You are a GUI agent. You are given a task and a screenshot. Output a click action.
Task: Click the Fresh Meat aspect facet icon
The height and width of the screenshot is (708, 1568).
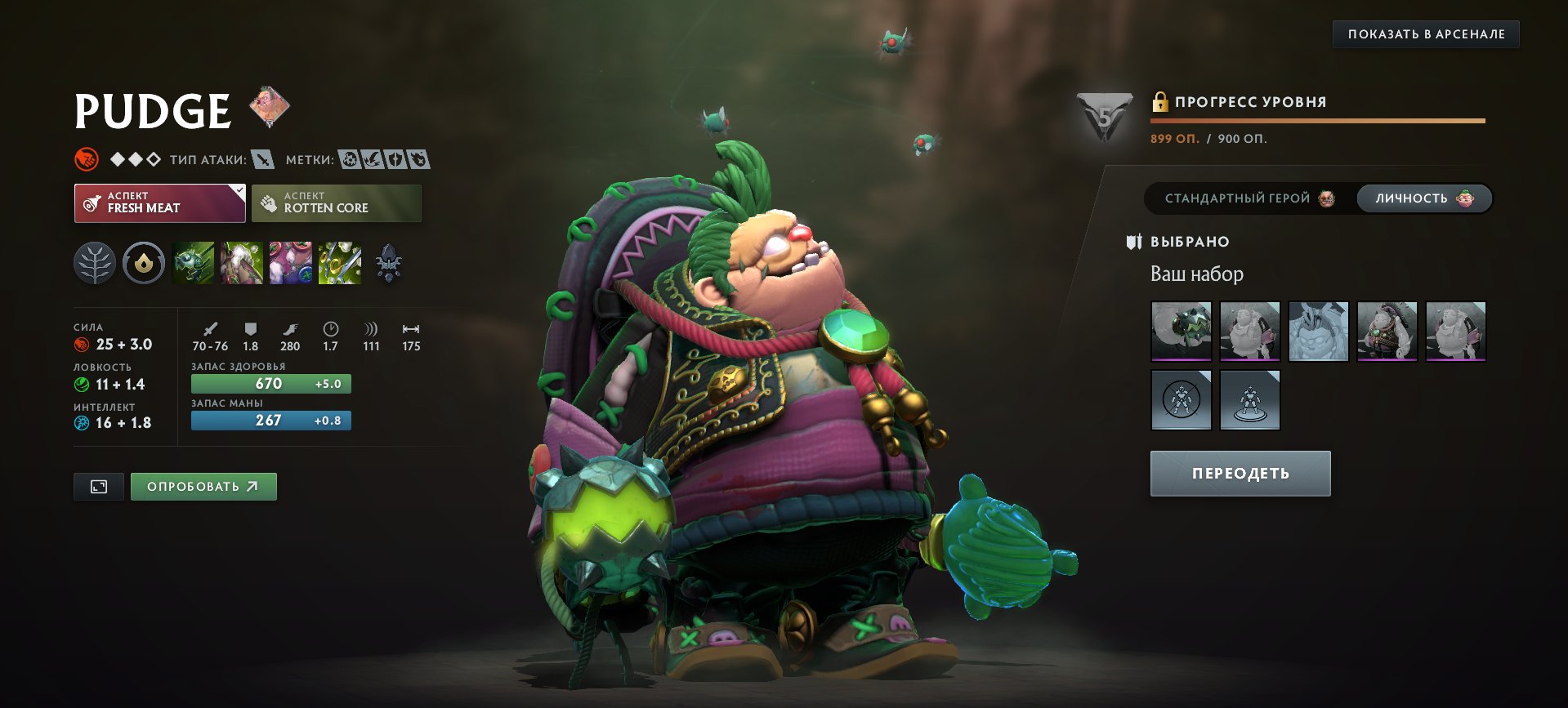point(91,202)
